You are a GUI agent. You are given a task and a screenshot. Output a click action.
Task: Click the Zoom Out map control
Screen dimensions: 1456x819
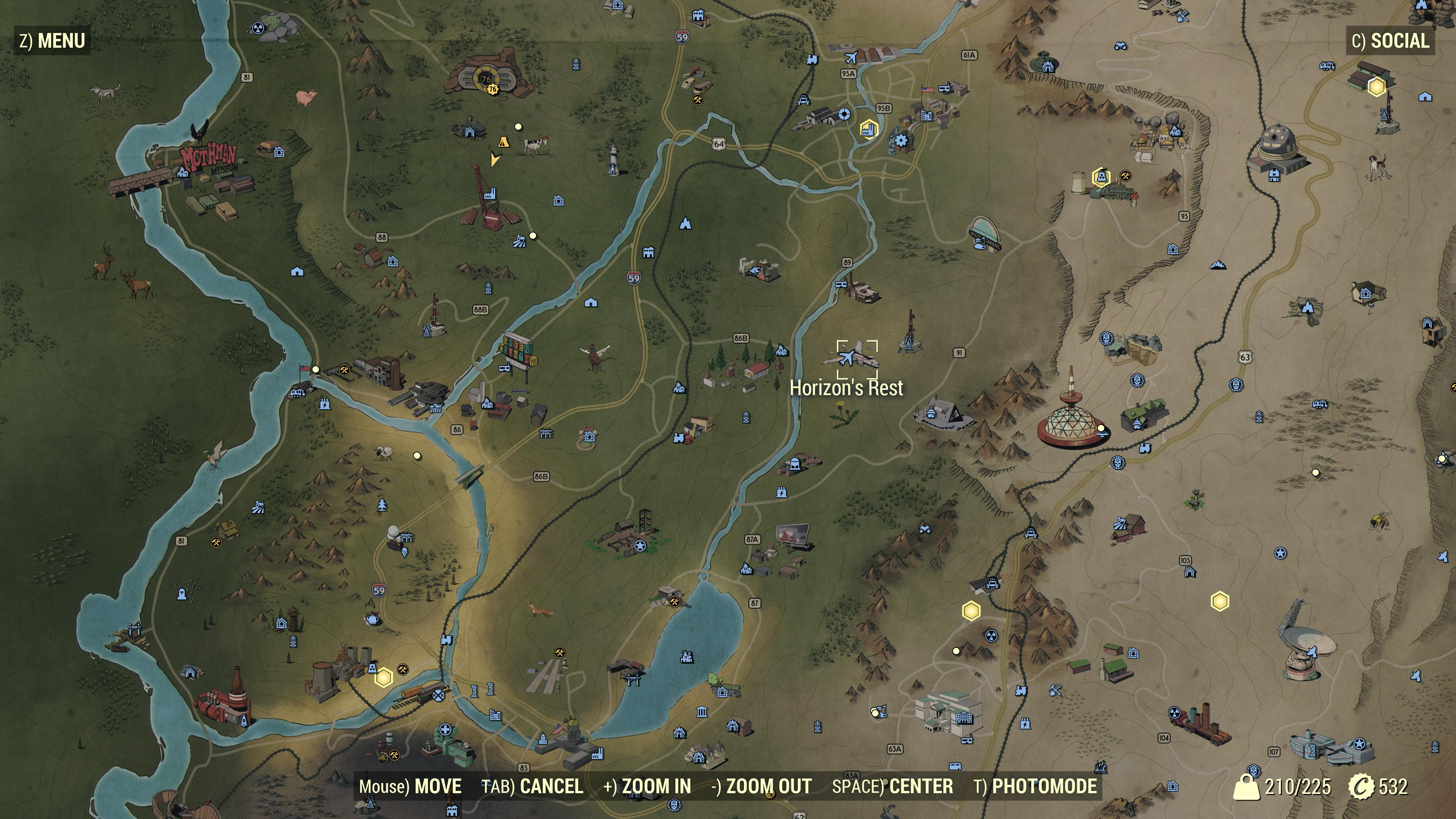(x=761, y=786)
